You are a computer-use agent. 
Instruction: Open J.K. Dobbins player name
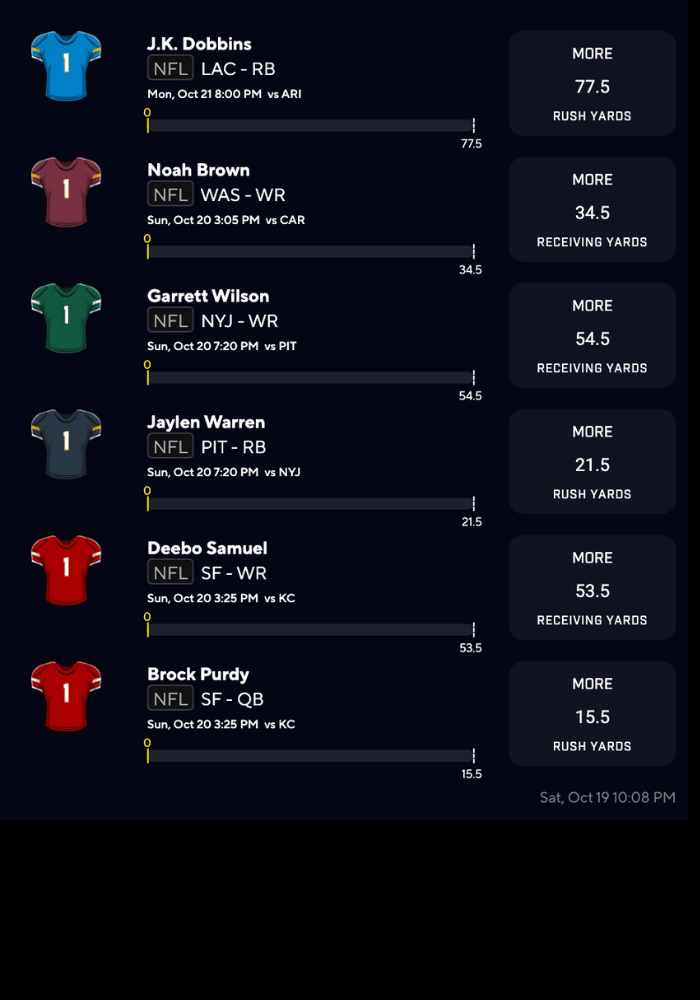(x=199, y=44)
